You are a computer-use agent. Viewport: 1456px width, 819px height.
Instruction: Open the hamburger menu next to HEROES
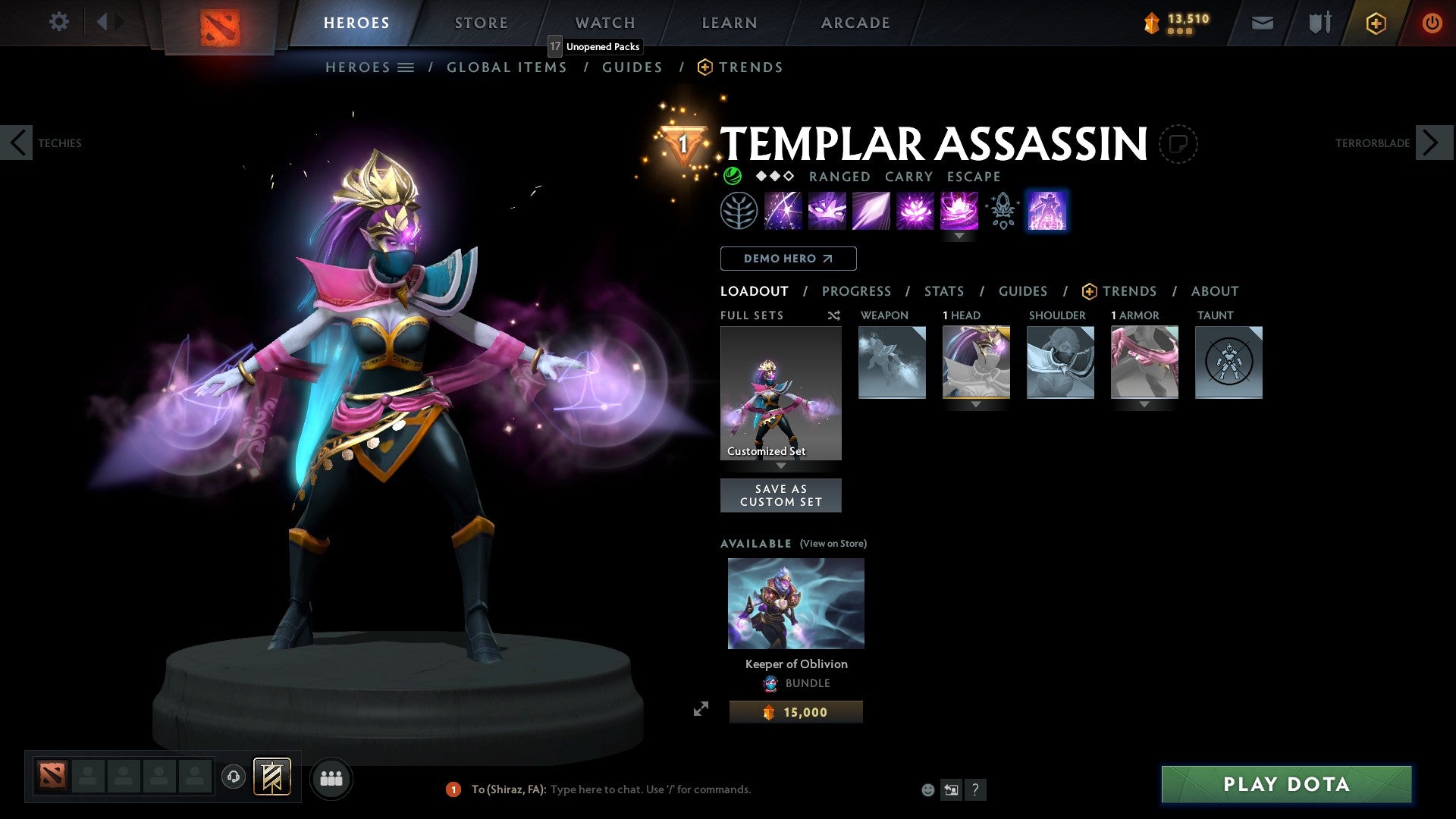407,67
